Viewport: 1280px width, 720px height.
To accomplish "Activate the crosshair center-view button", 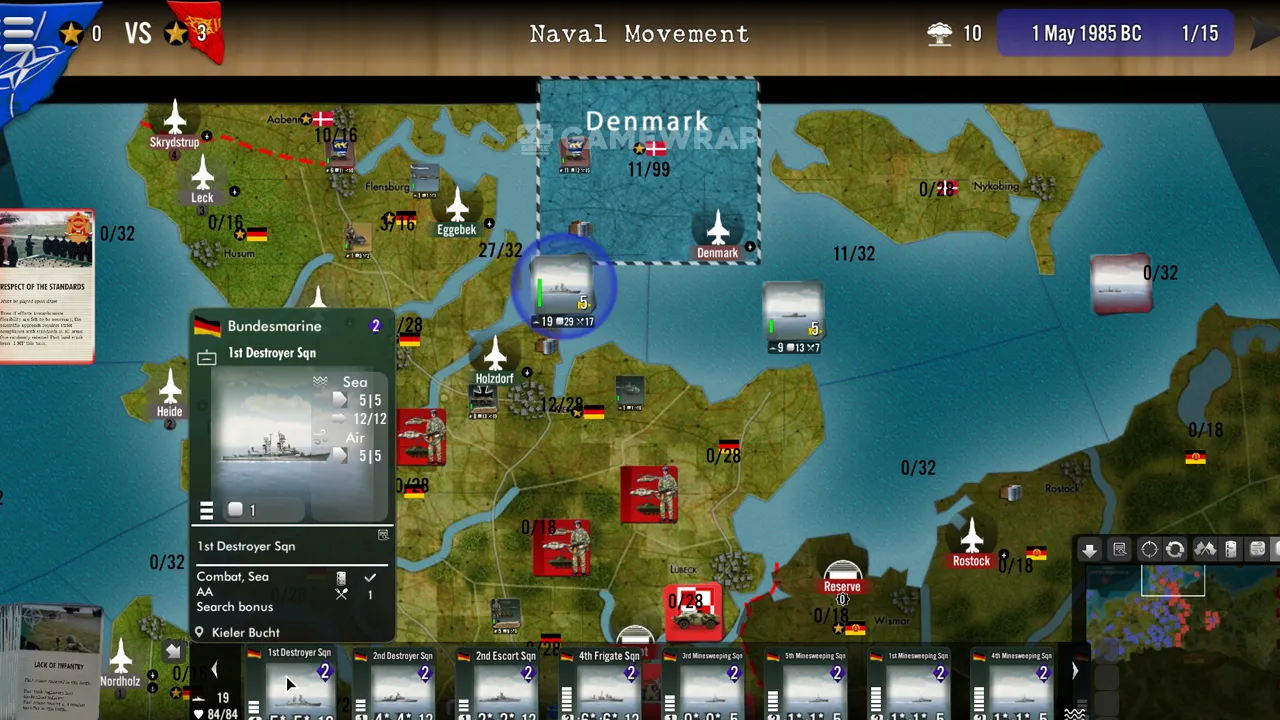I will coord(1149,549).
